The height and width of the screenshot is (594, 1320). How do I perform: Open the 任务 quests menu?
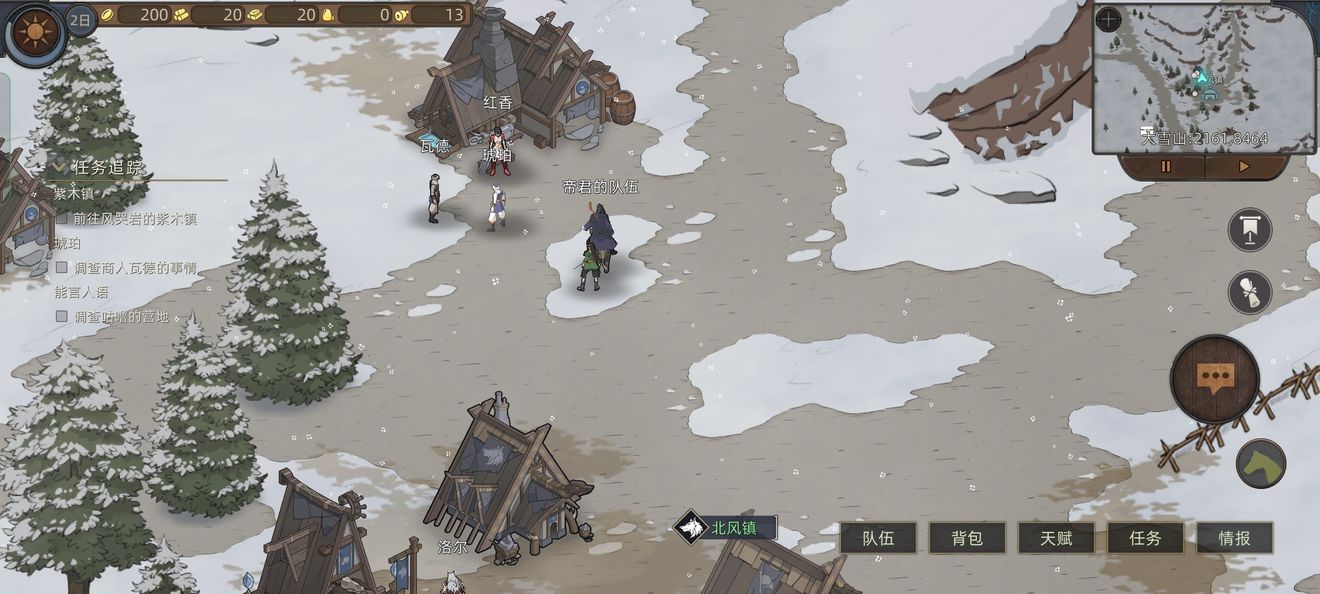click(x=1145, y=538)
